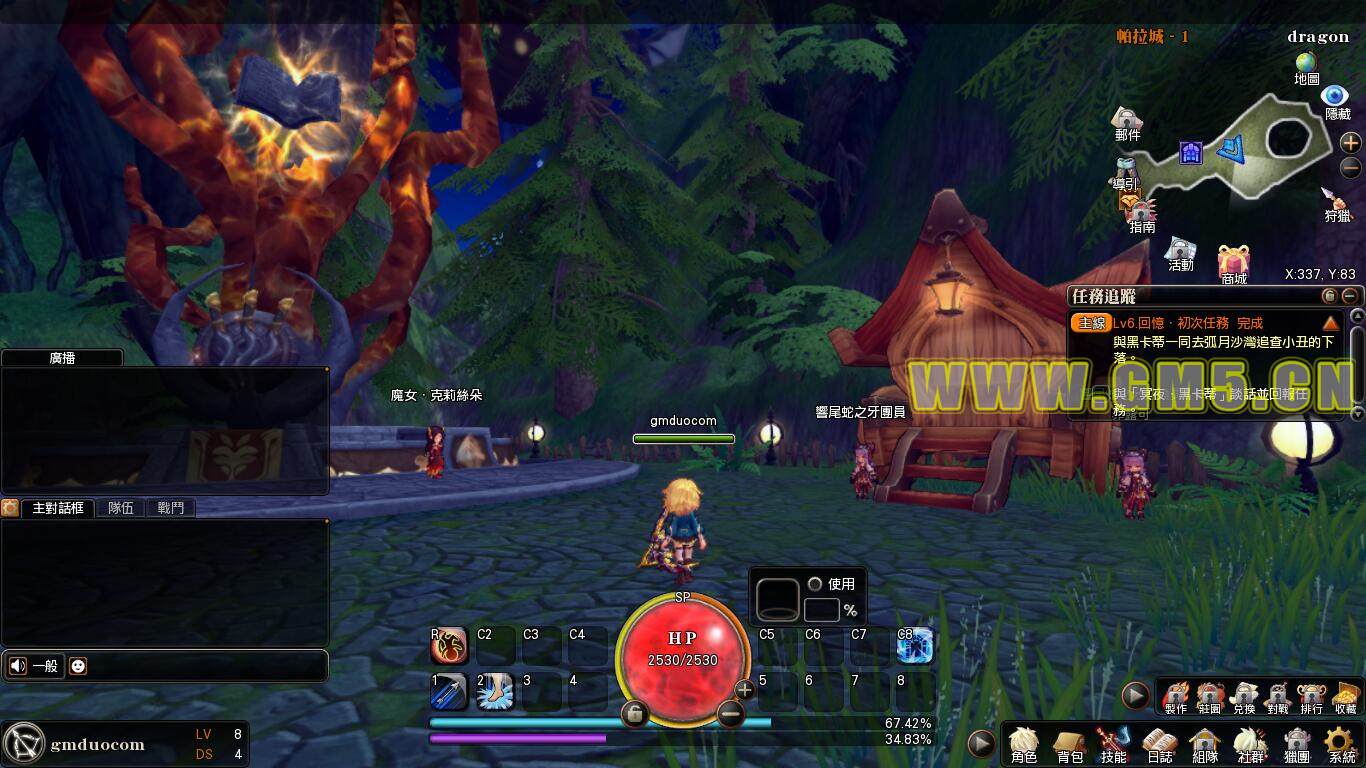Toggle the 隱藏 eye icon
The width and height of the screenshot is (1366, 768).
(1336, 98)
